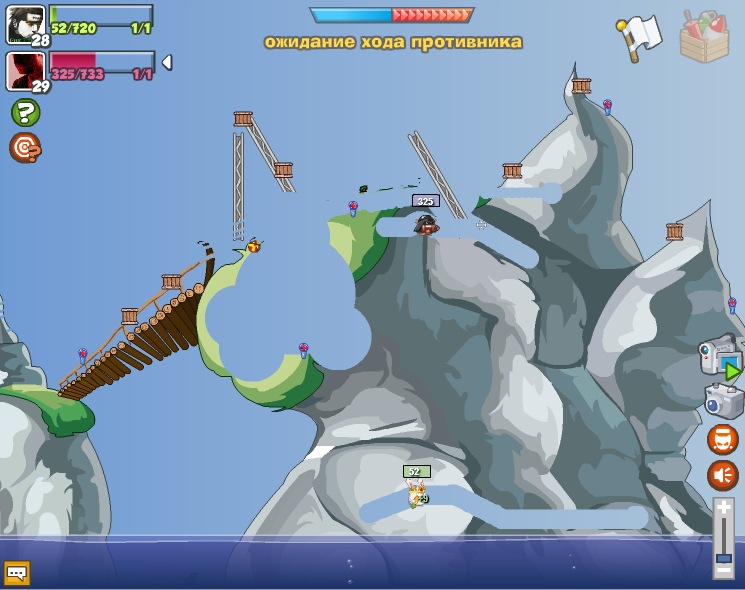Image resolution: width=745 pixels, height=590 pixels.
Task: Open the green question mark help
Action: pyautogui.click(x=25, y=112)
